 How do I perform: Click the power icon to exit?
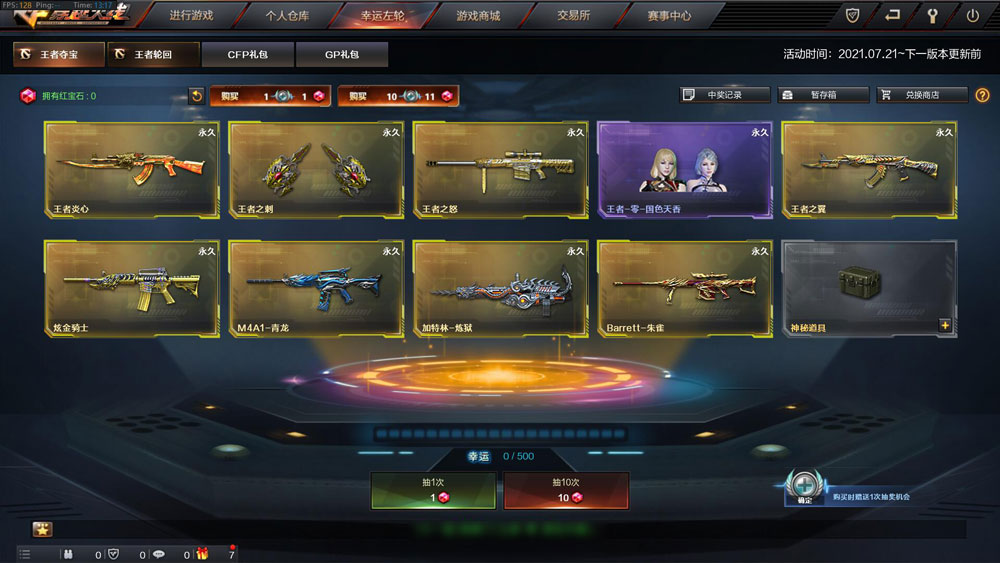(972, 16)
